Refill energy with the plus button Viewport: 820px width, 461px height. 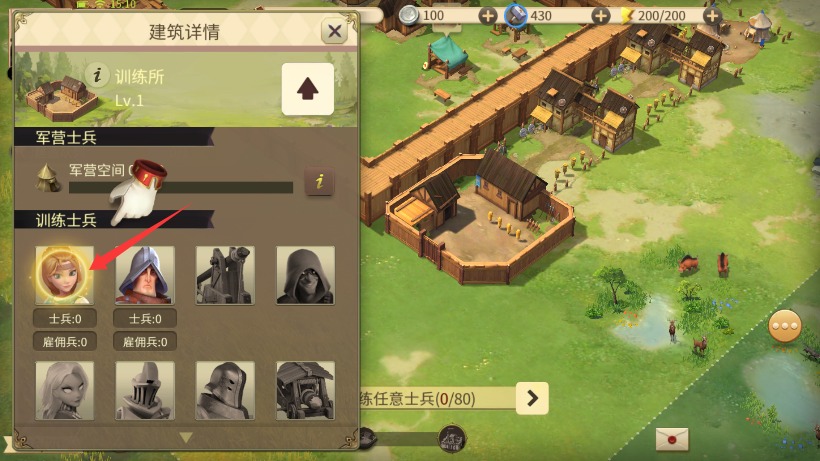click(x=711, y=15)
